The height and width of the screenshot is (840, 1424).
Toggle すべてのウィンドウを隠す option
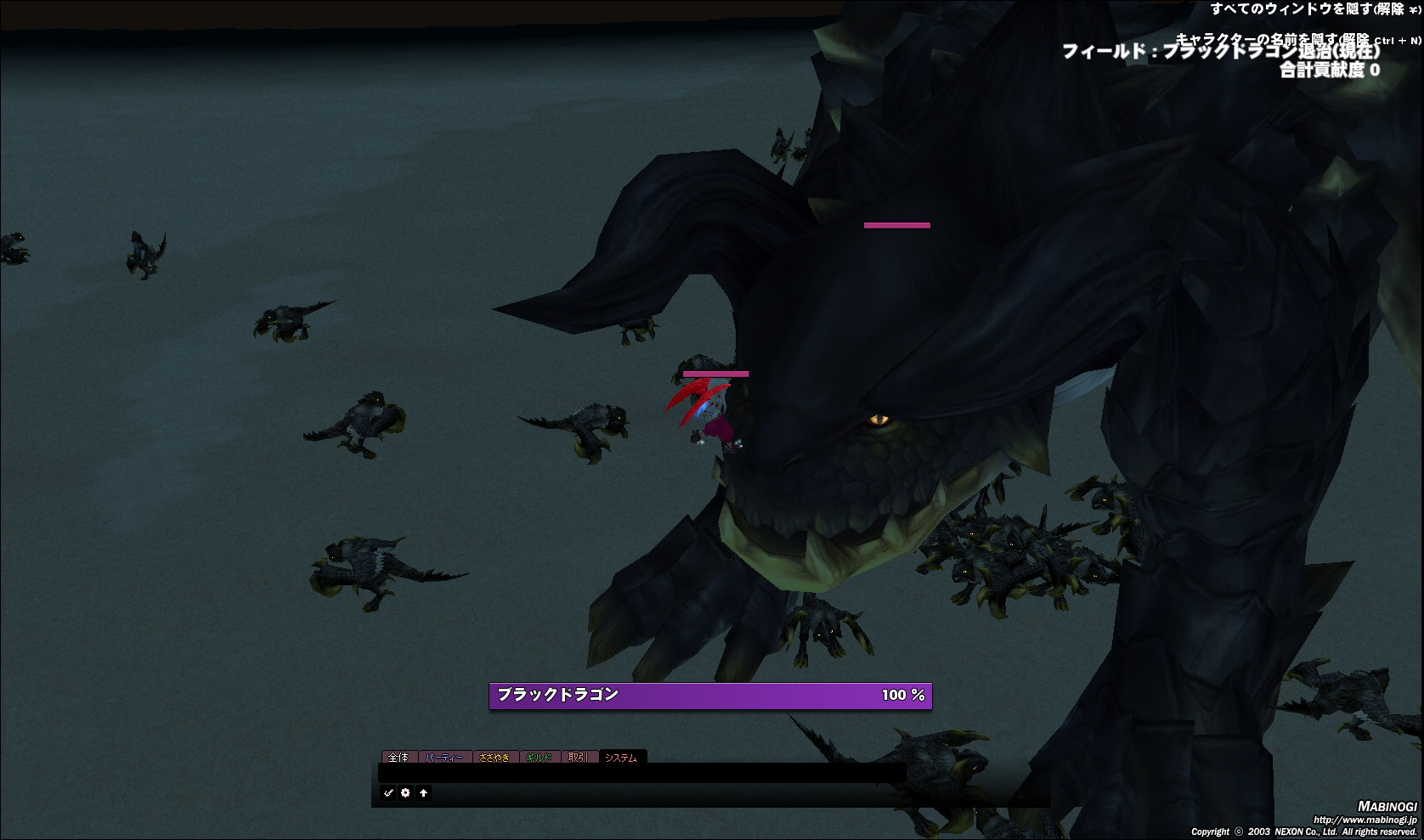pyautogui.click(x=1313, y=9)
